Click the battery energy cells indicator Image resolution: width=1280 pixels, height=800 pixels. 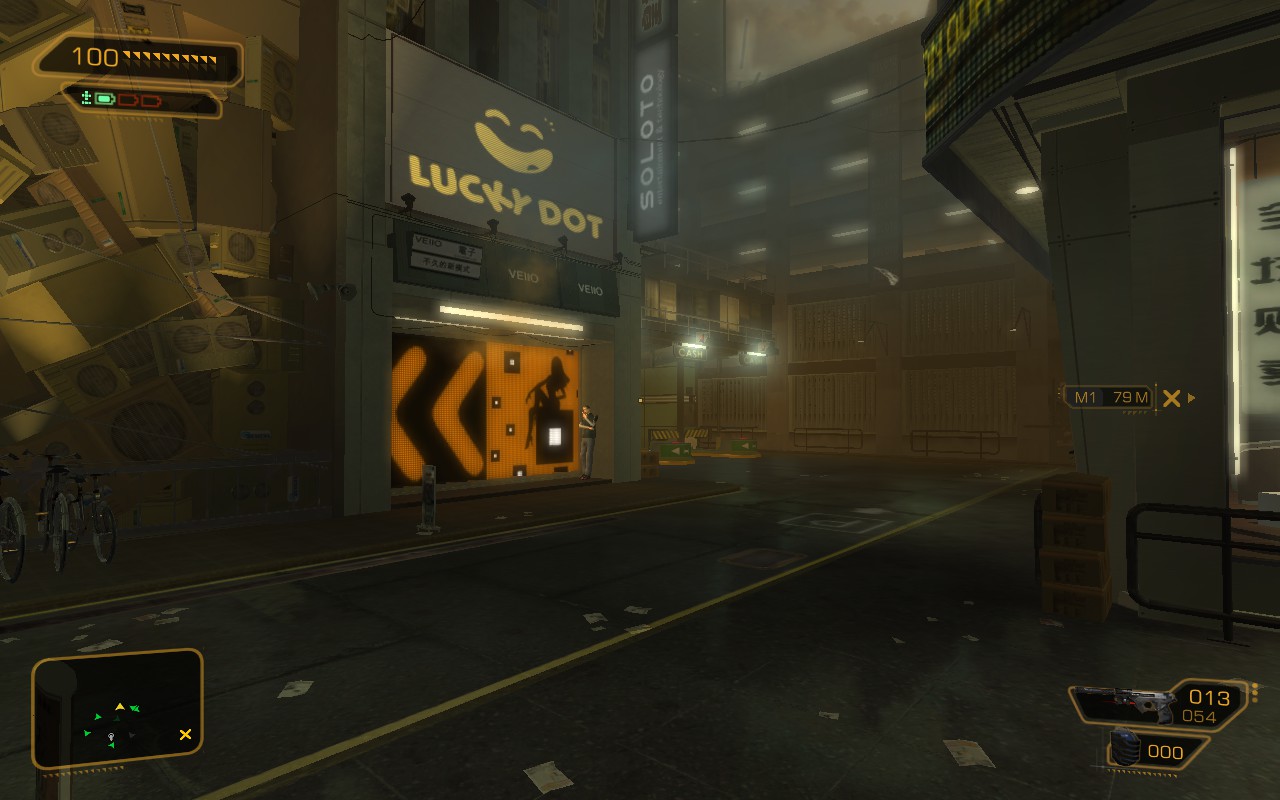click(x=126, y=99)
